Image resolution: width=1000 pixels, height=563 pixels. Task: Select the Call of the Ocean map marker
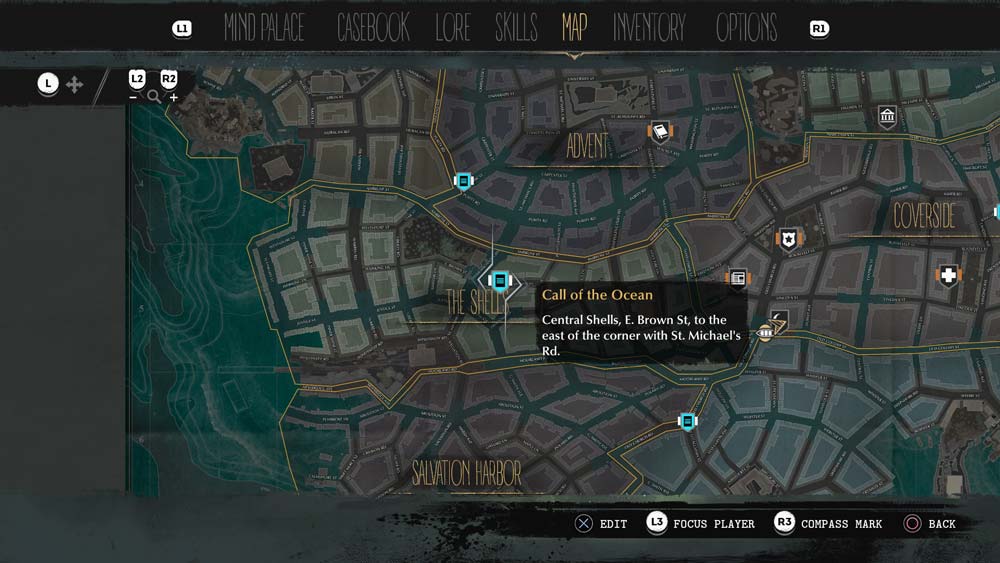pos(500,282)
